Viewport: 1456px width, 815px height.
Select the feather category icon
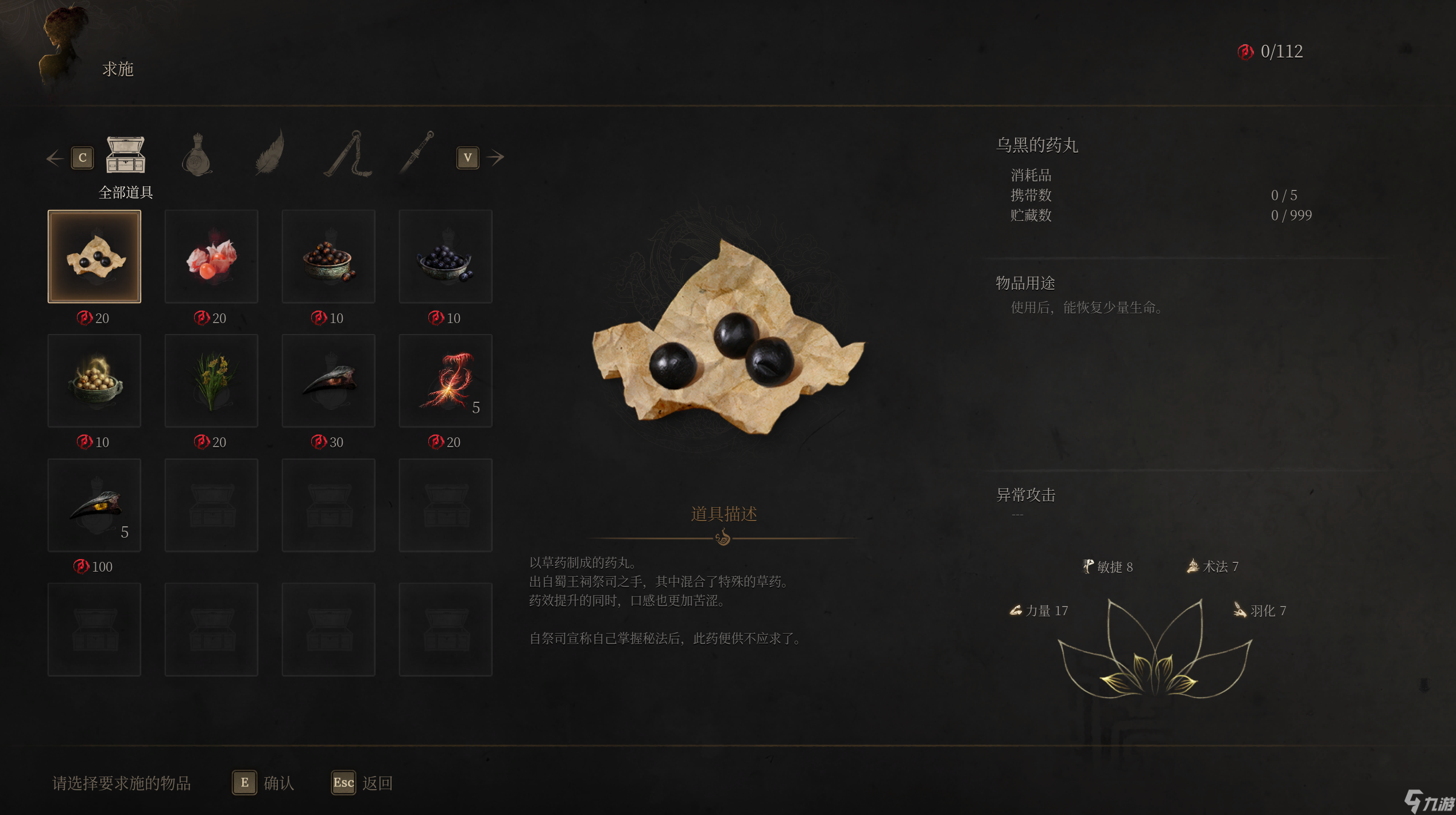(x=270, y=155)
